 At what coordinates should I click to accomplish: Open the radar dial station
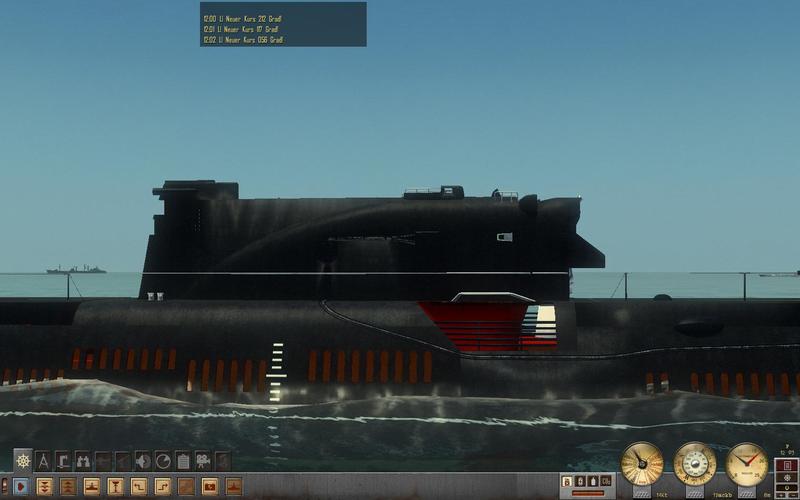[x=162, y=461]
